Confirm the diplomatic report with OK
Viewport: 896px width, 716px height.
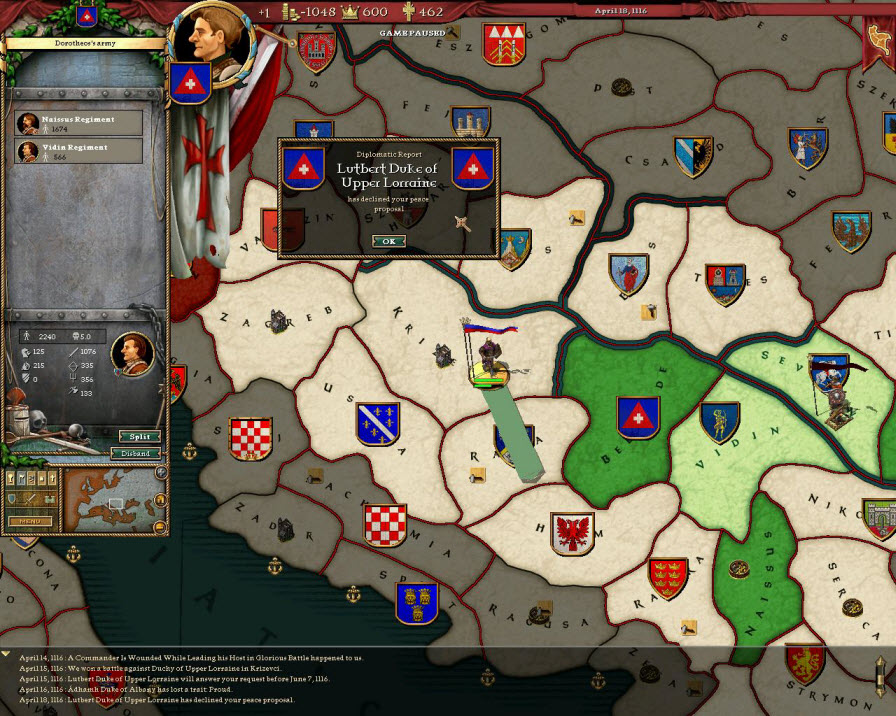(389, 241)
